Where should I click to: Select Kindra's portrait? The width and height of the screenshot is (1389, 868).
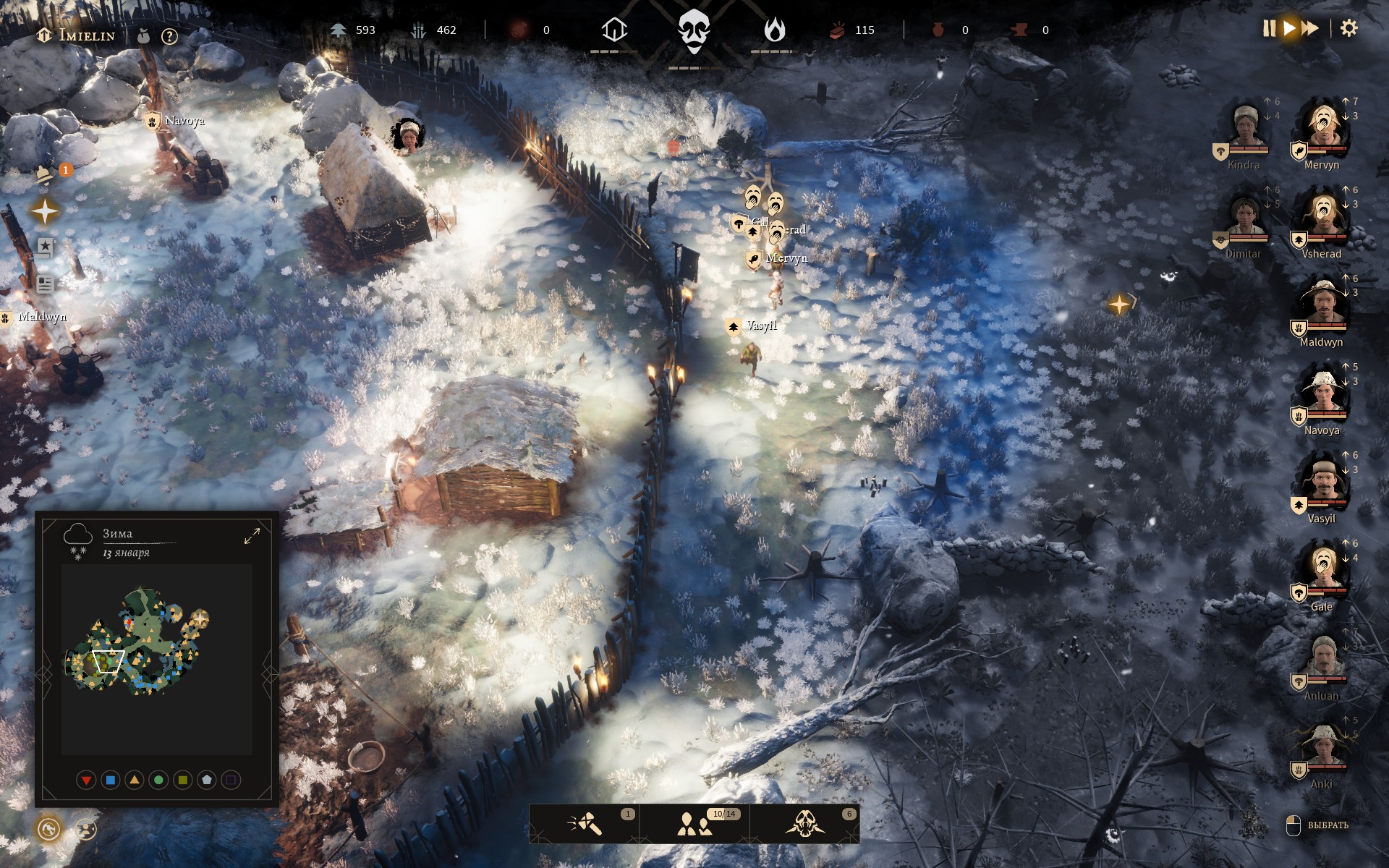(1245, 127)
